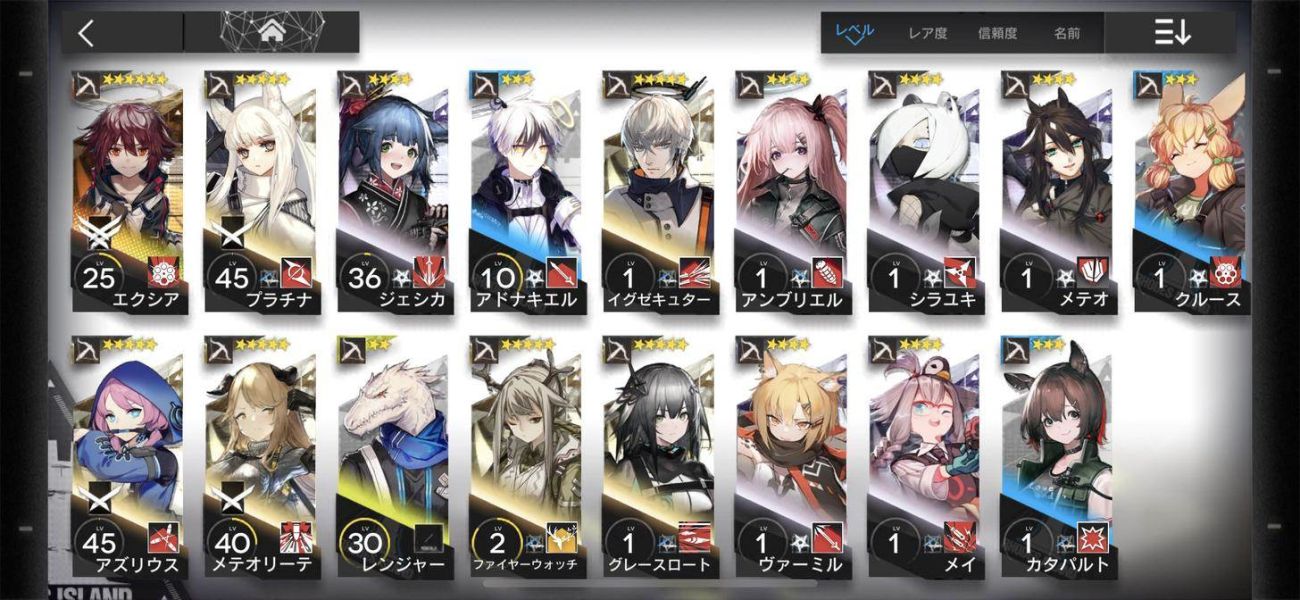Open the ファイヤーウォッチ operator card
This screenshot has width=1300, height=600.
525,455
